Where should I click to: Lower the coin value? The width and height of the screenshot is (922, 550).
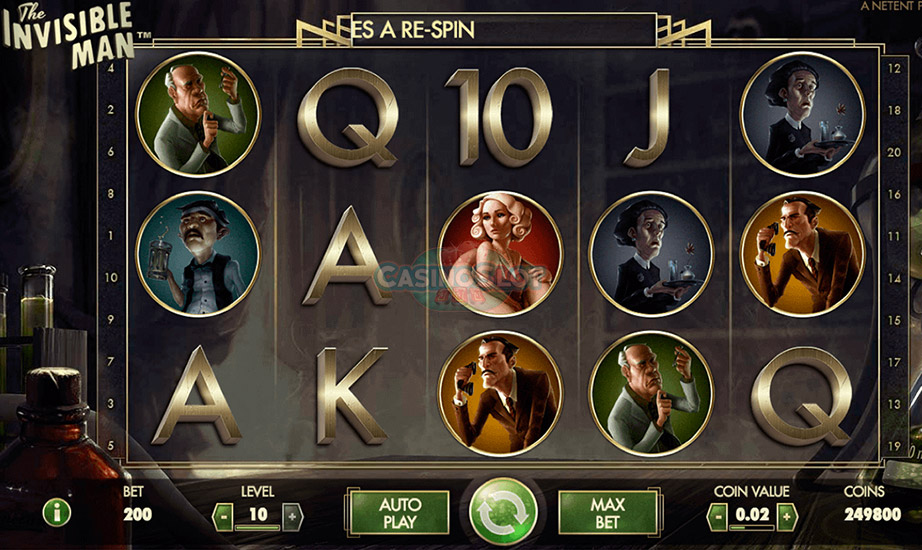[x=716, y=516]
